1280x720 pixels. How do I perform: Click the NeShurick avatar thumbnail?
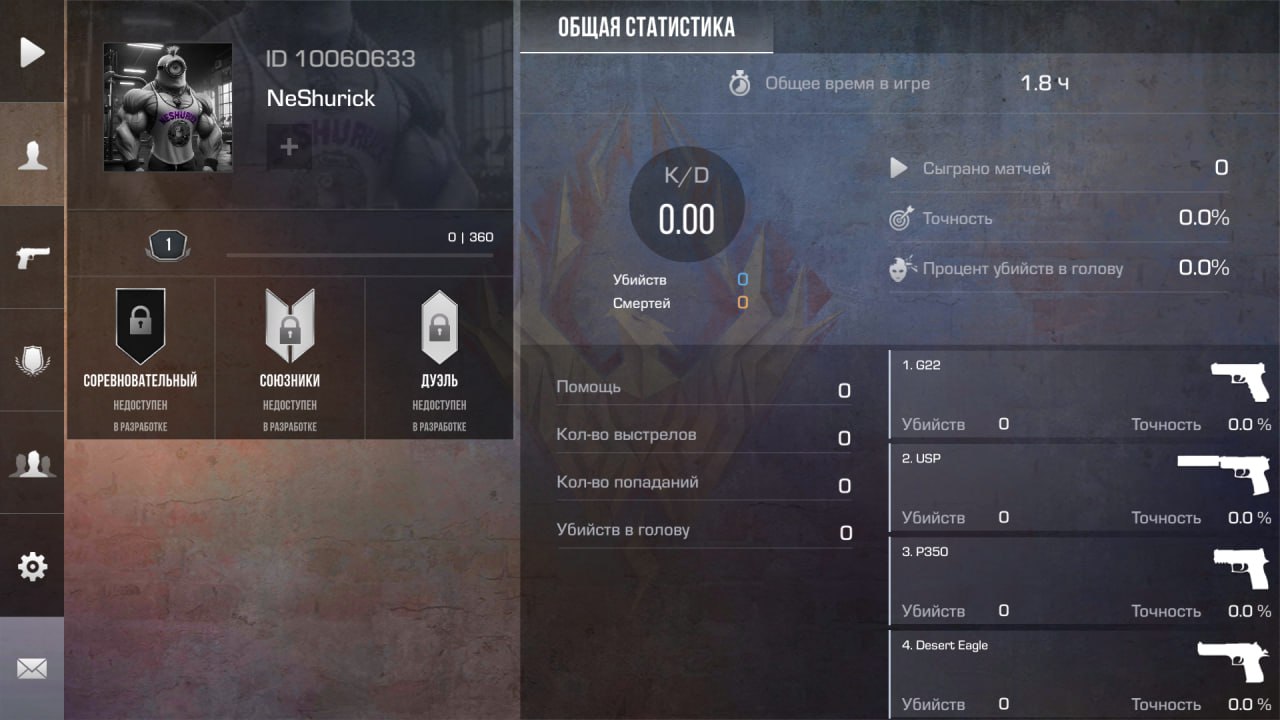point(167,107)
